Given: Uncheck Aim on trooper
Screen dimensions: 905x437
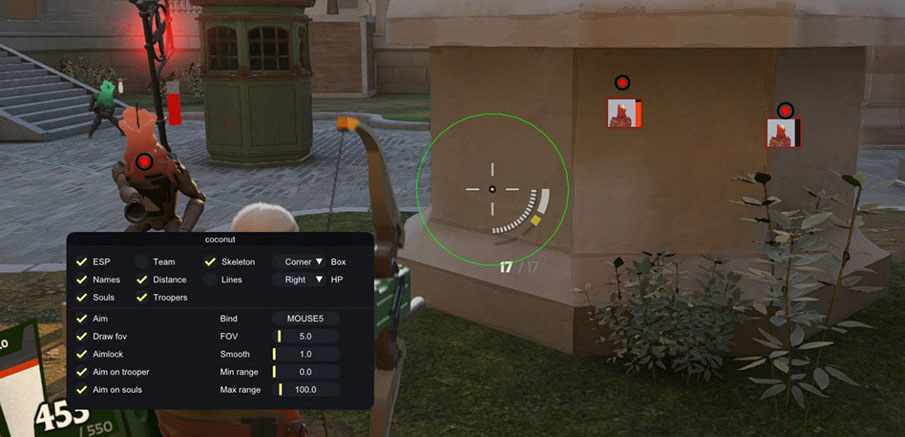Looking at the screenshot, I should coord(82,372).
